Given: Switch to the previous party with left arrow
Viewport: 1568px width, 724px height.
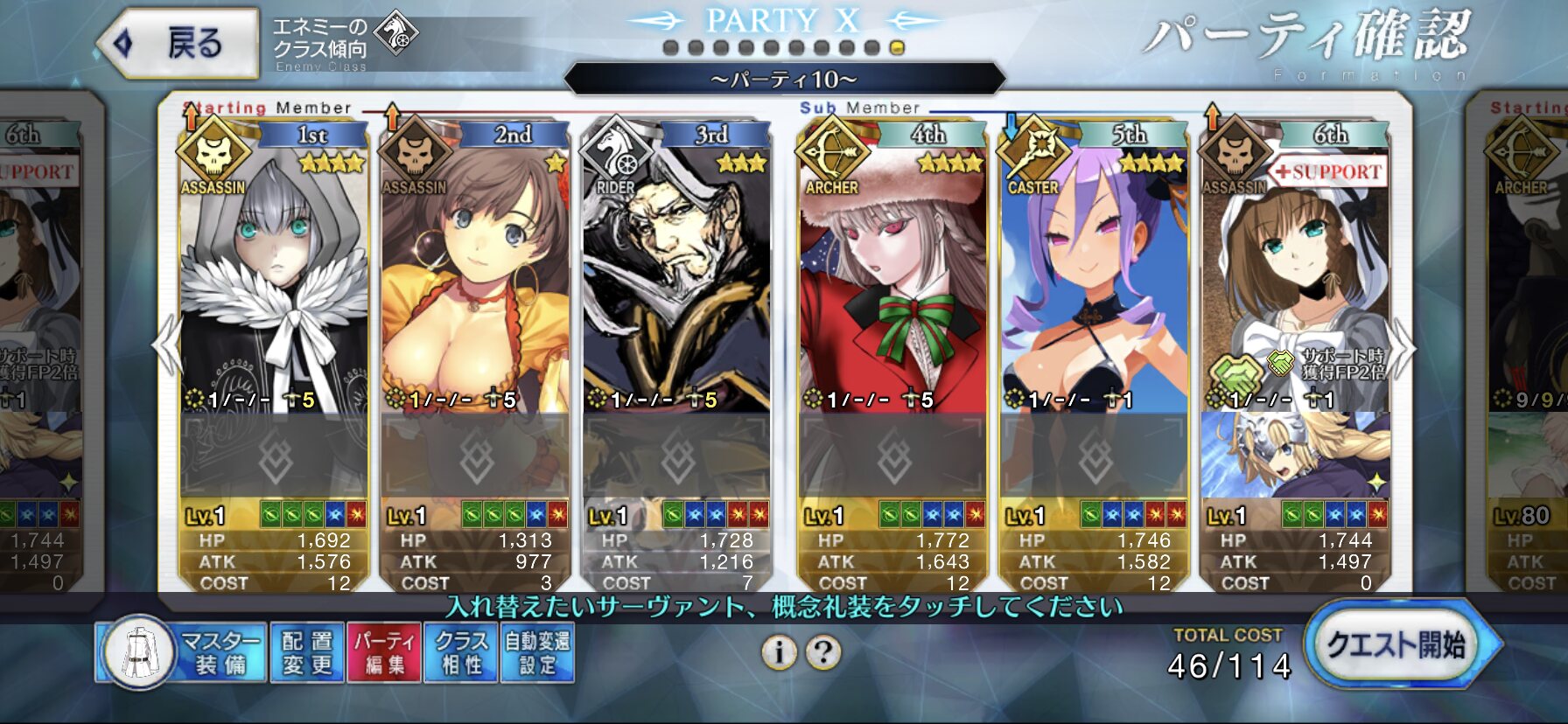Looking at the screenshot, I should pos(166,346).
